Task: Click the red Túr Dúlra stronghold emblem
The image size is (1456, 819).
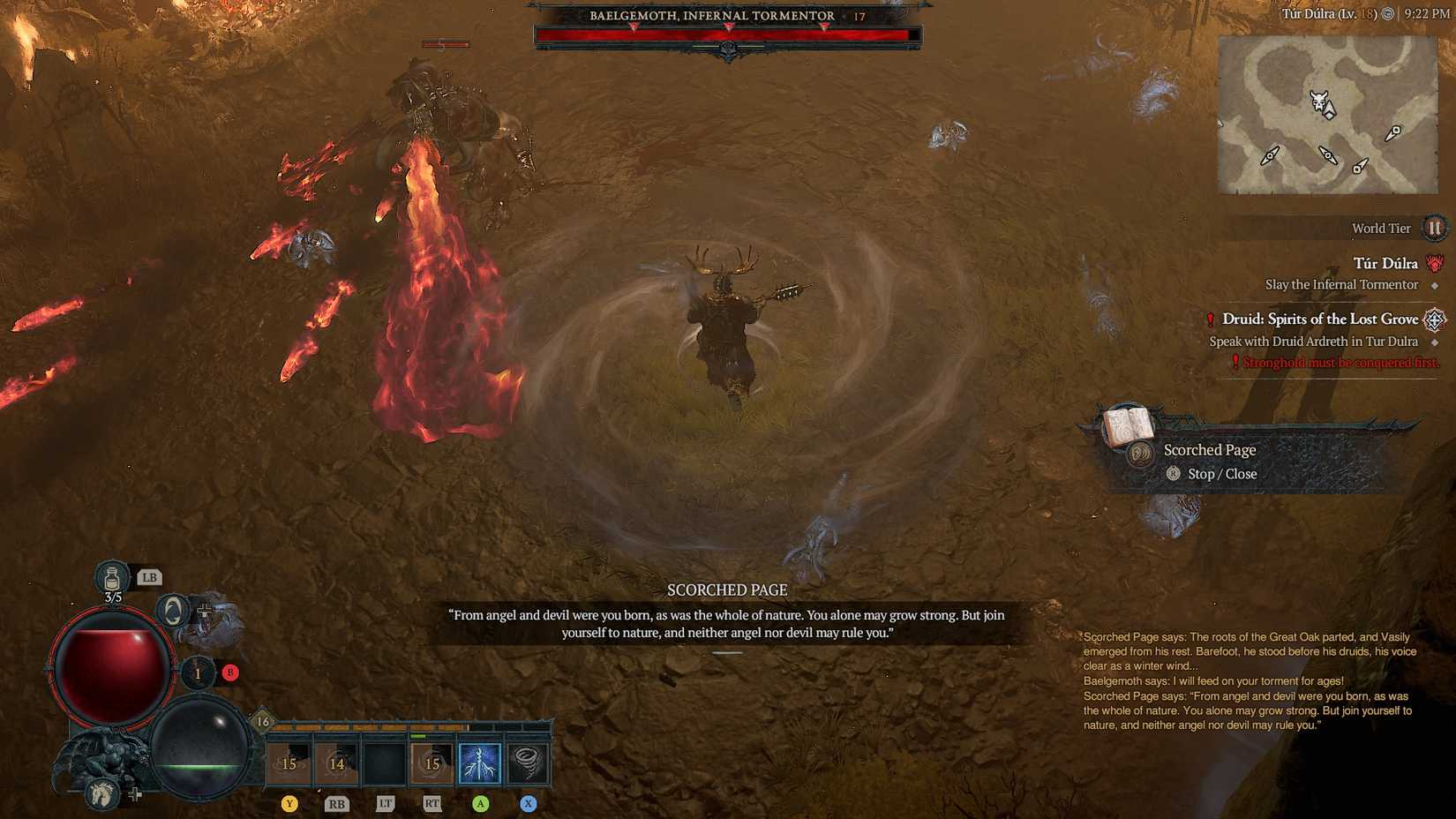Action: point(1435,264)
